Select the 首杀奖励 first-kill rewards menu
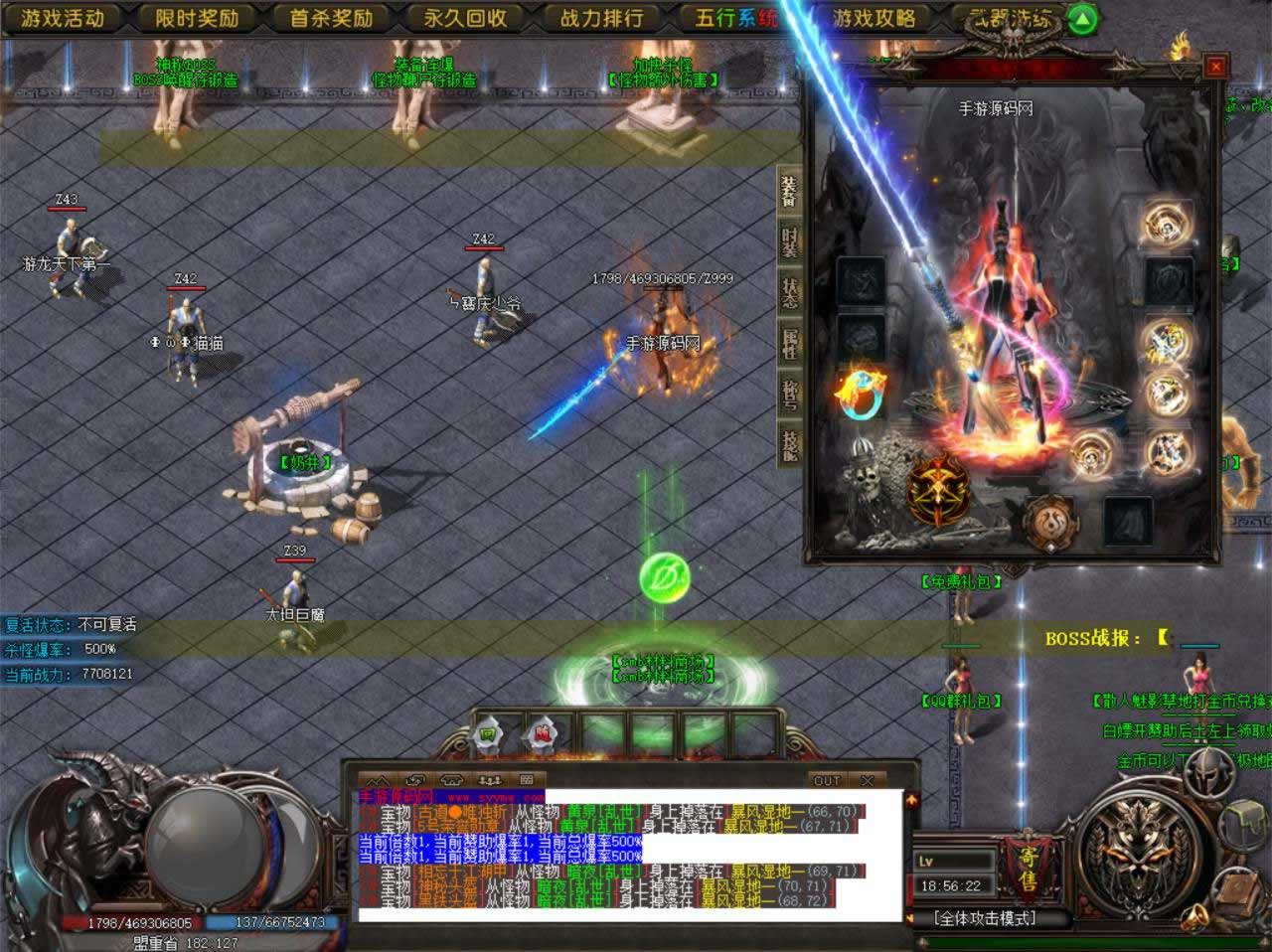The width and height of the screenshot is (1272, 952). [x=331, y=18]
